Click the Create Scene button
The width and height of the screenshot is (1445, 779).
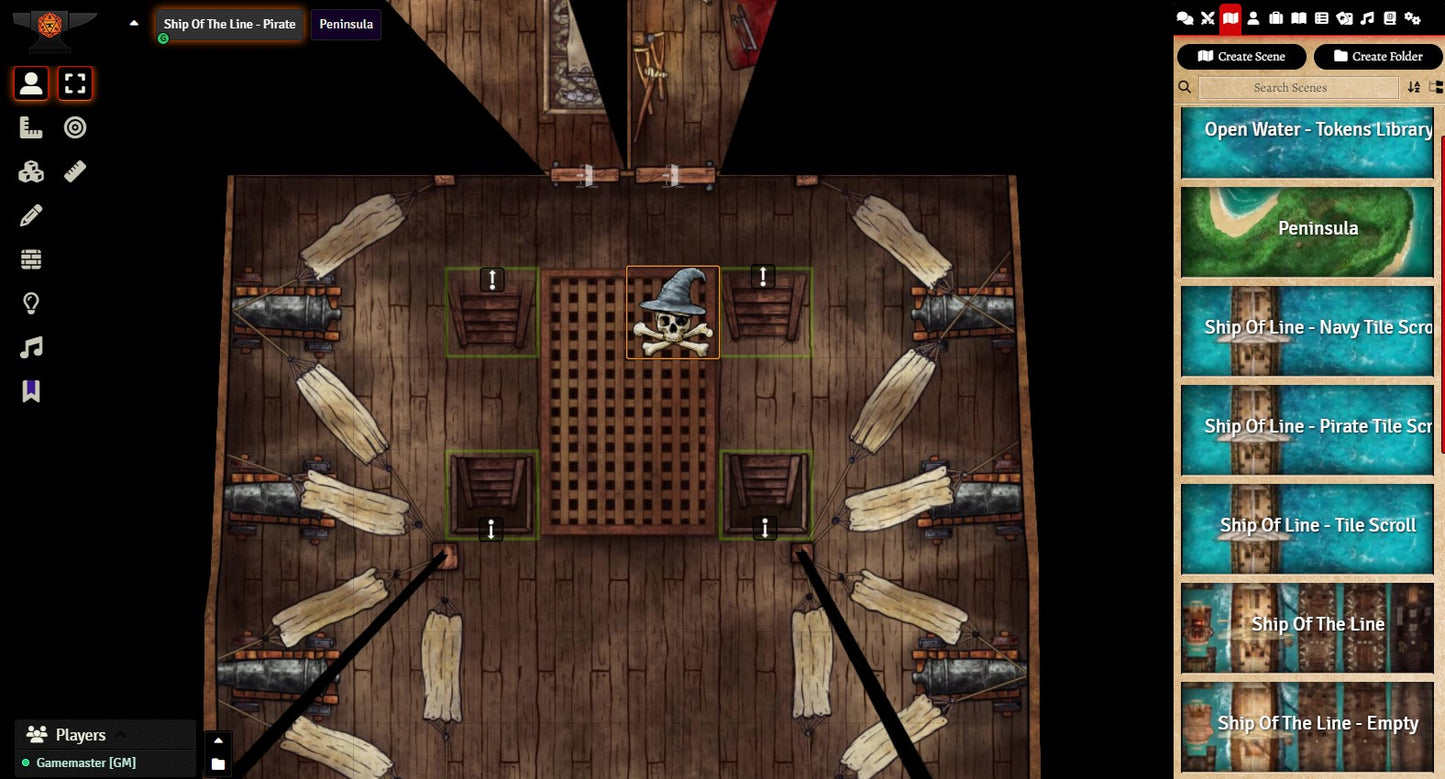1242,56
